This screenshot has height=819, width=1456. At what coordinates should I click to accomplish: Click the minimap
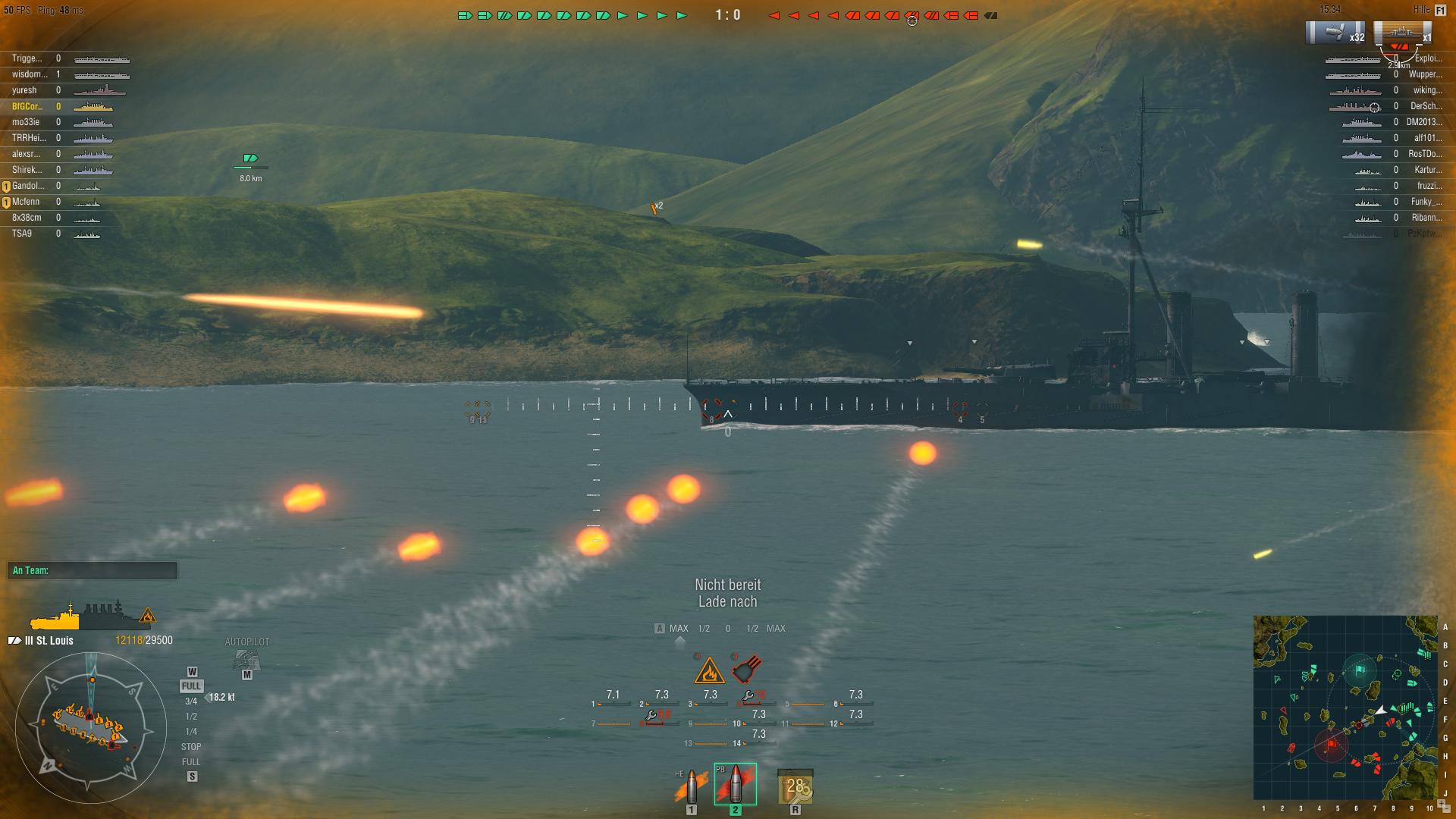pos(1345,707)
